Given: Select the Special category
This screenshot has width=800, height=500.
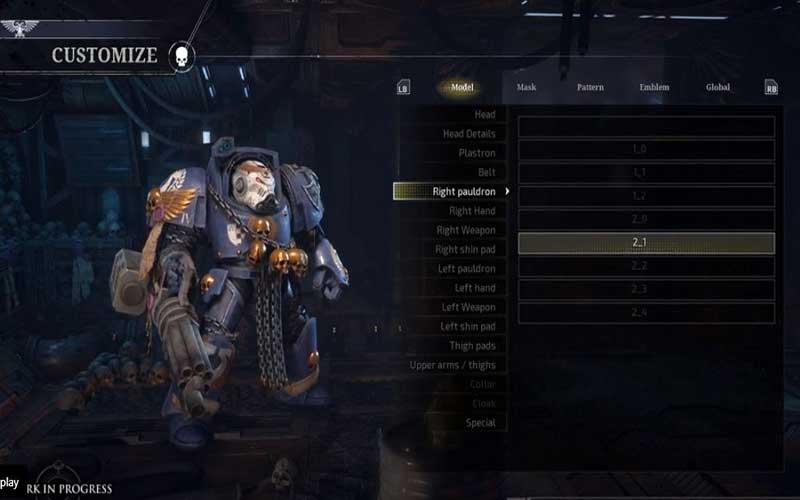Looking at the screenshot, I should coord(480,423).
